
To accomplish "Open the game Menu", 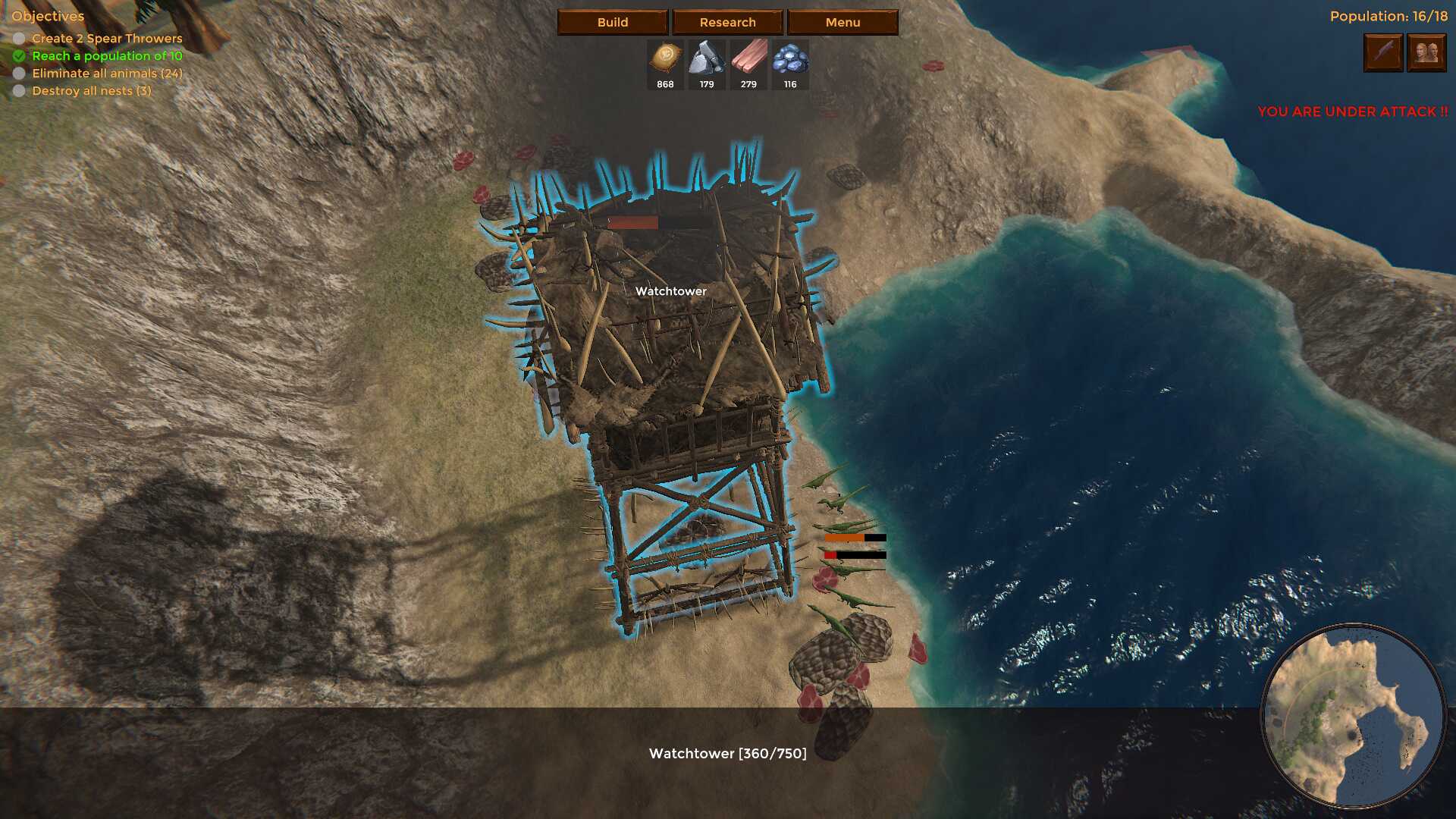I will pos(843,22).
